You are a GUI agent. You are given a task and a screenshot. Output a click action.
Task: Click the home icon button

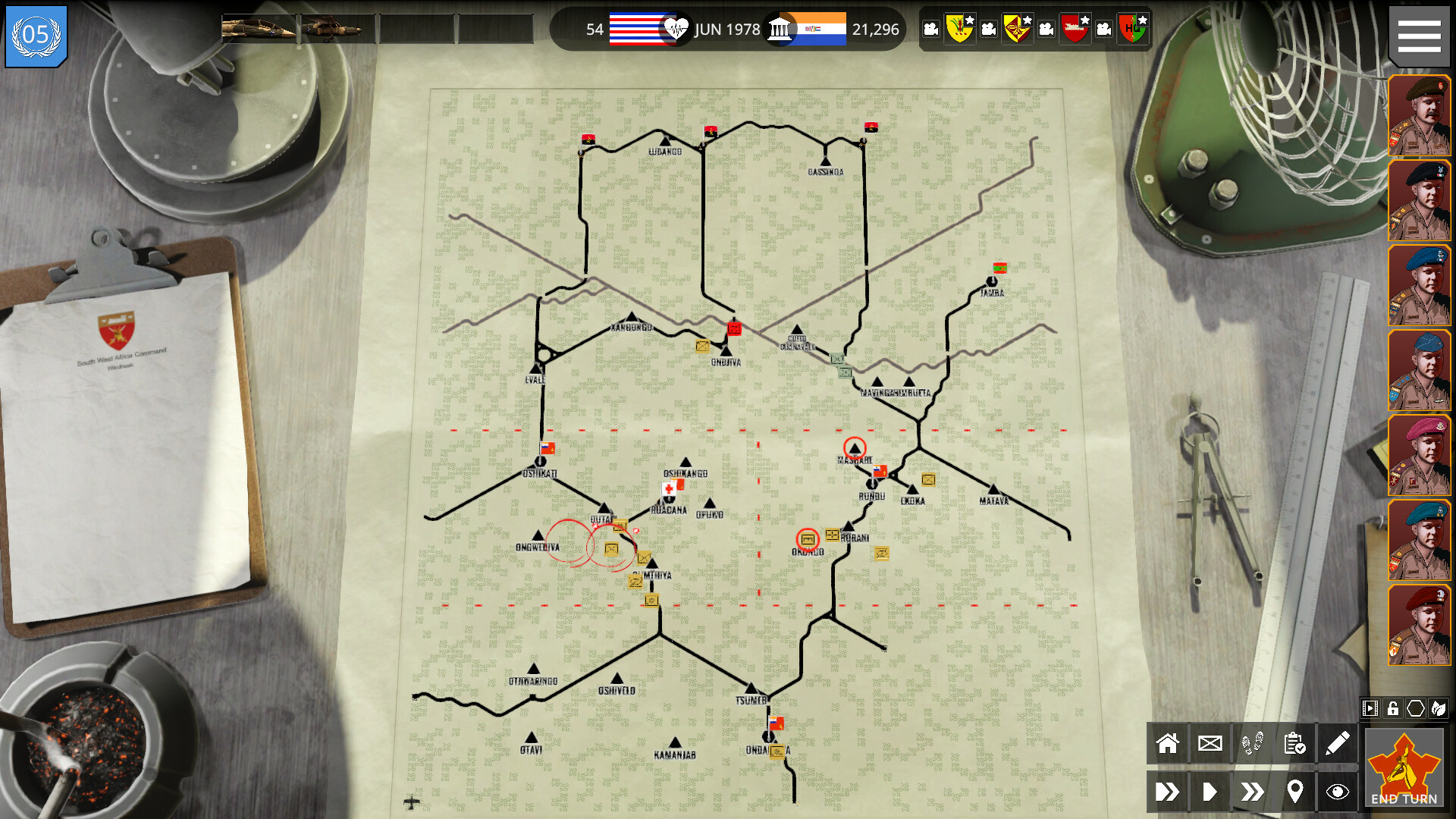click(1168, 744)
